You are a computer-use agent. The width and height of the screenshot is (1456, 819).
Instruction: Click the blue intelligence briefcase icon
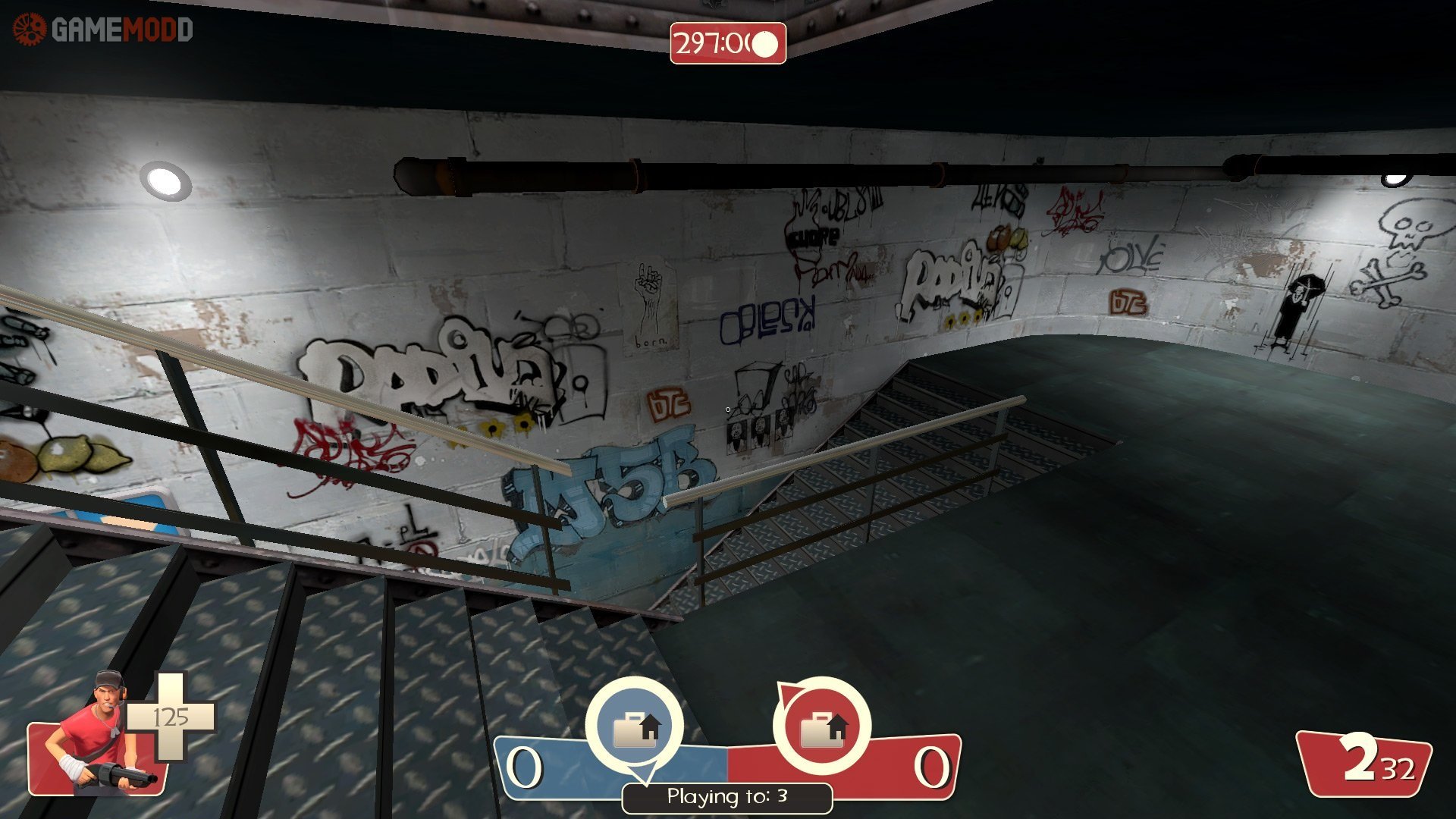pos(635,728)
